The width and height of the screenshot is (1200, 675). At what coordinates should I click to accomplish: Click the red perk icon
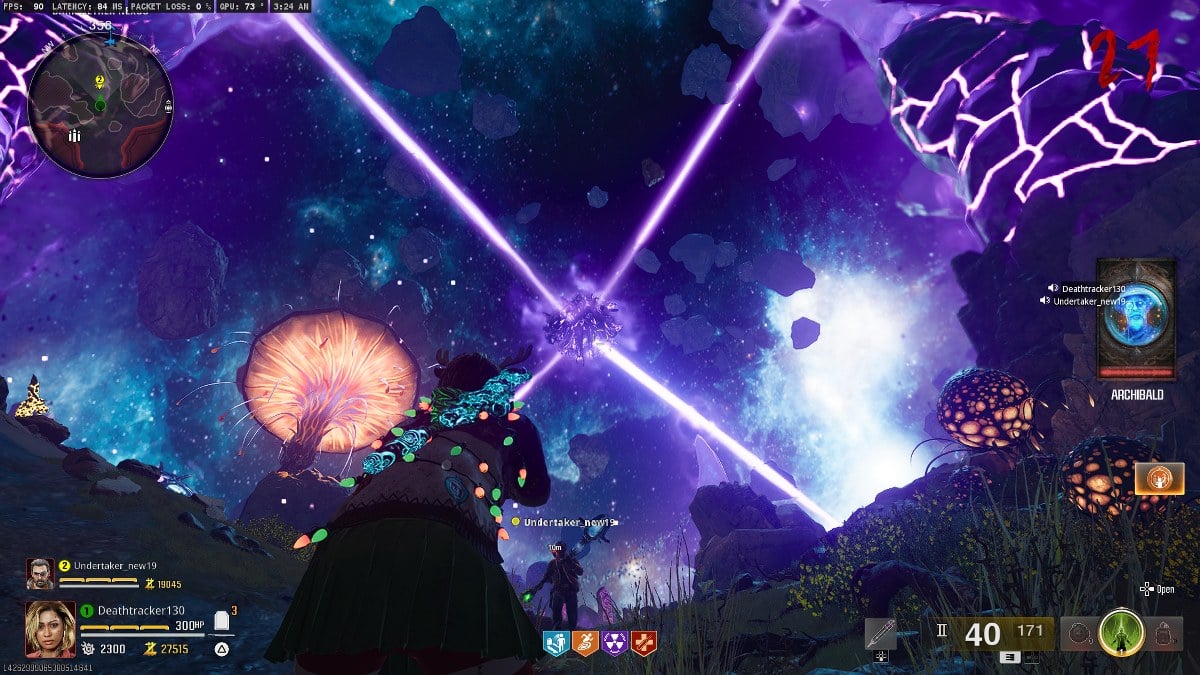point(645,643)
